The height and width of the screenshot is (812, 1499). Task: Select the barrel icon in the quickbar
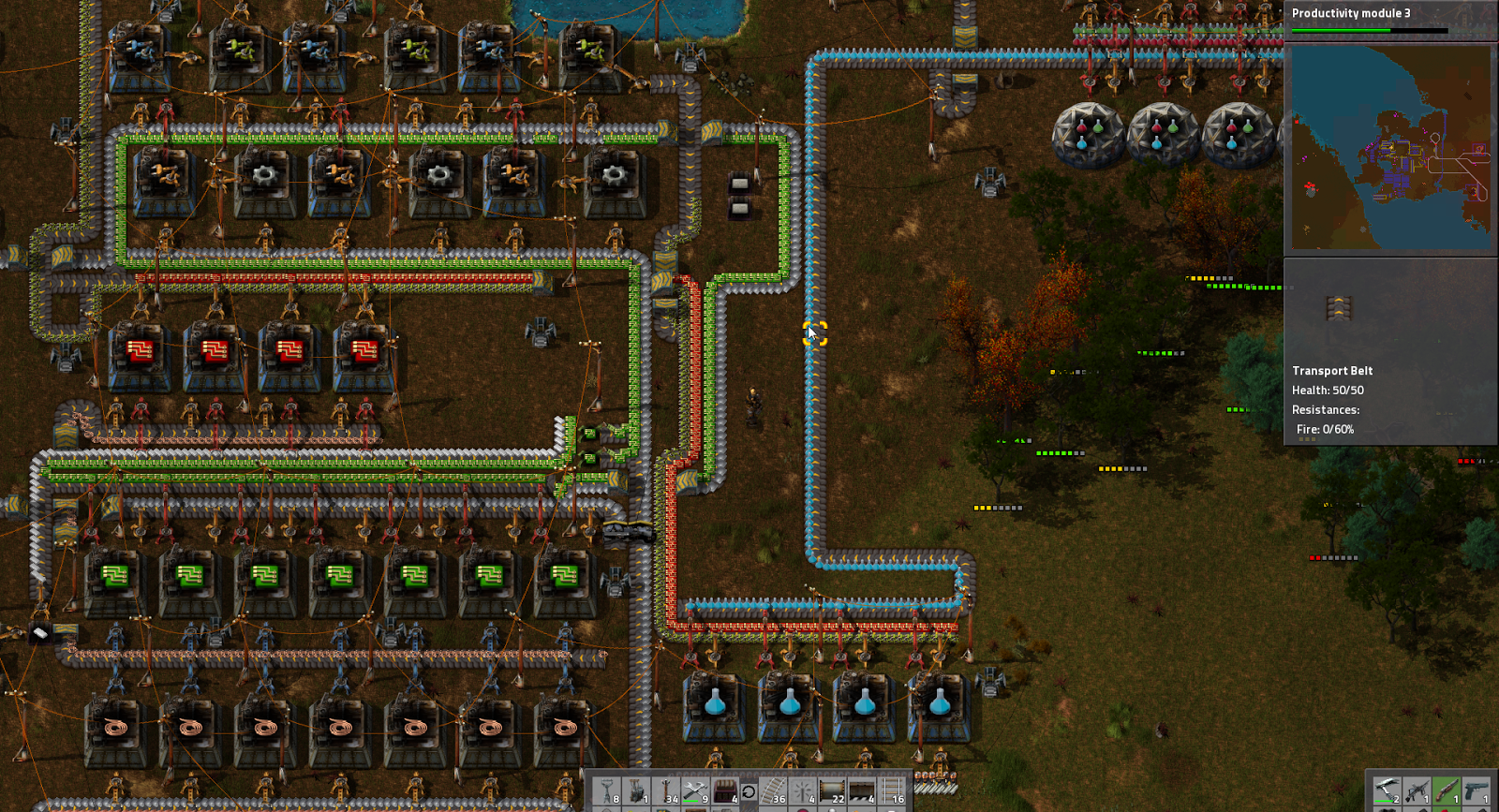point(831,791)
